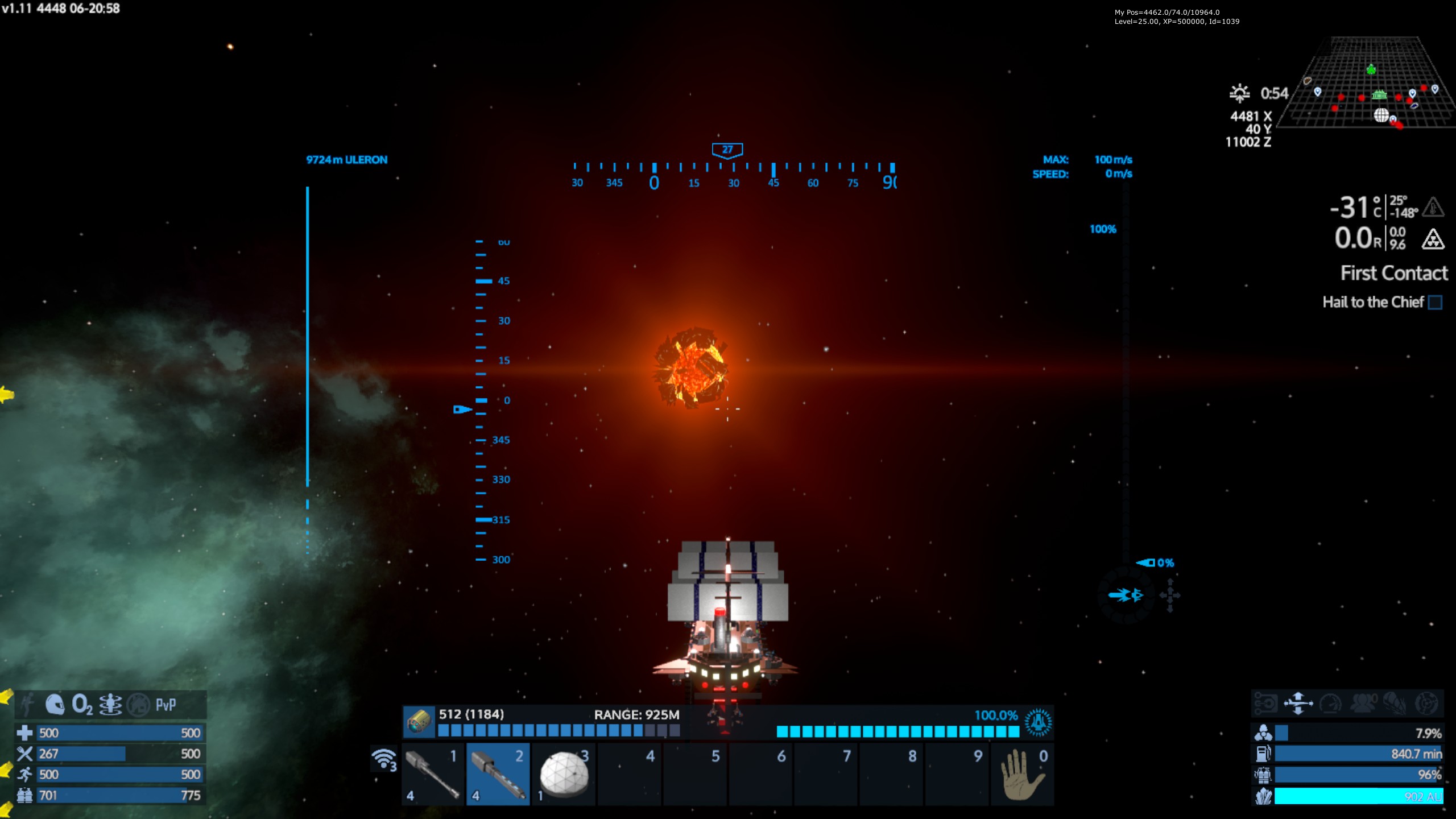The height and width of the screenshot is (819, 1456).
Task: Select the empty hand slot
Action: [1022, 774]
